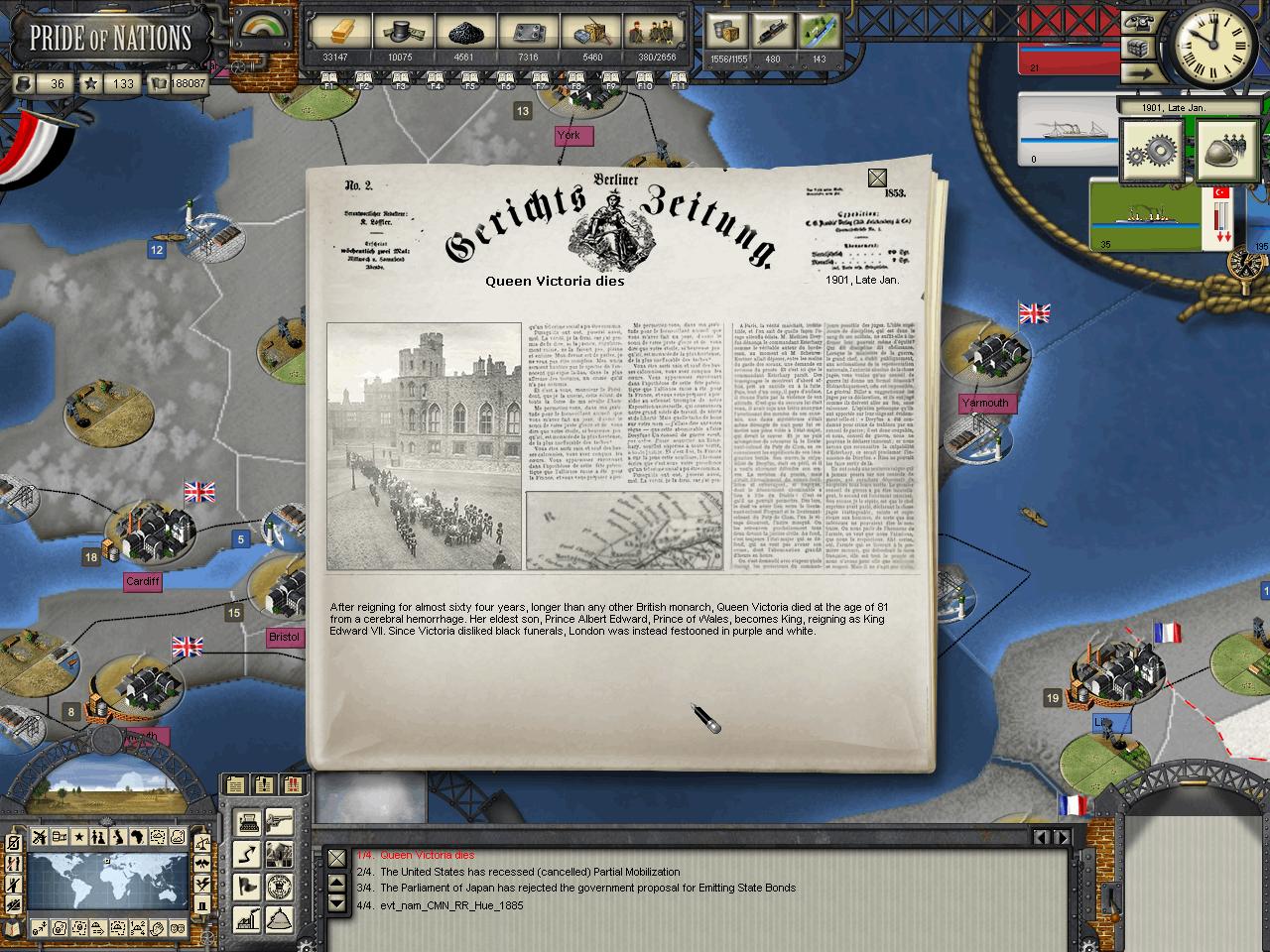Show the double exclamation message filter
Image resolution: width=1270 pixels, height=952 pixels.
tap(293, 784)
